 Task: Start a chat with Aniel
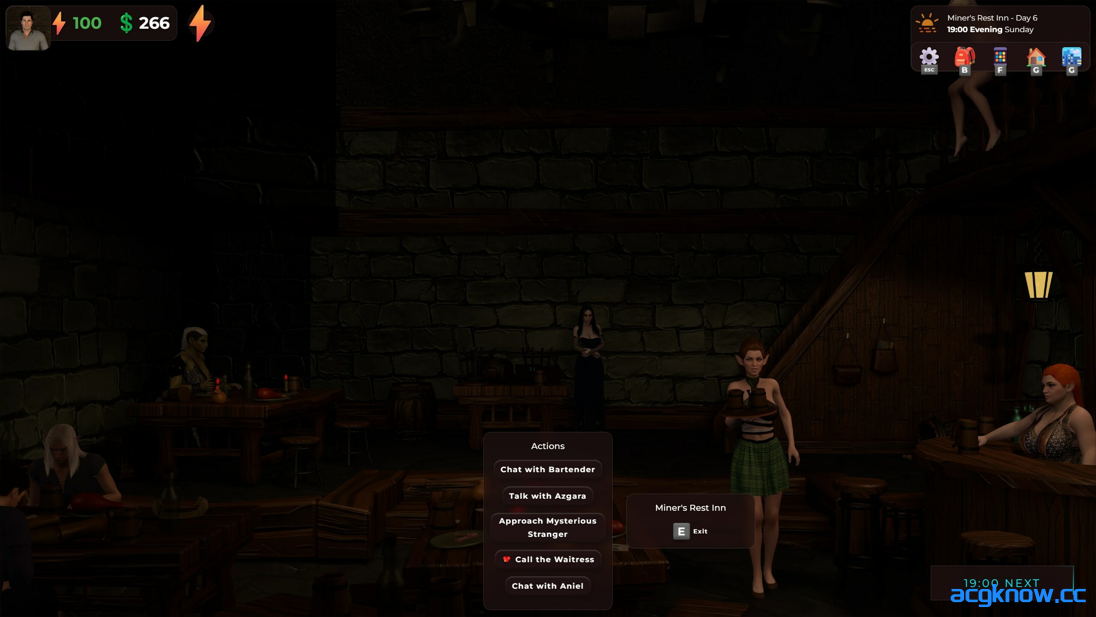click(547, 586)
